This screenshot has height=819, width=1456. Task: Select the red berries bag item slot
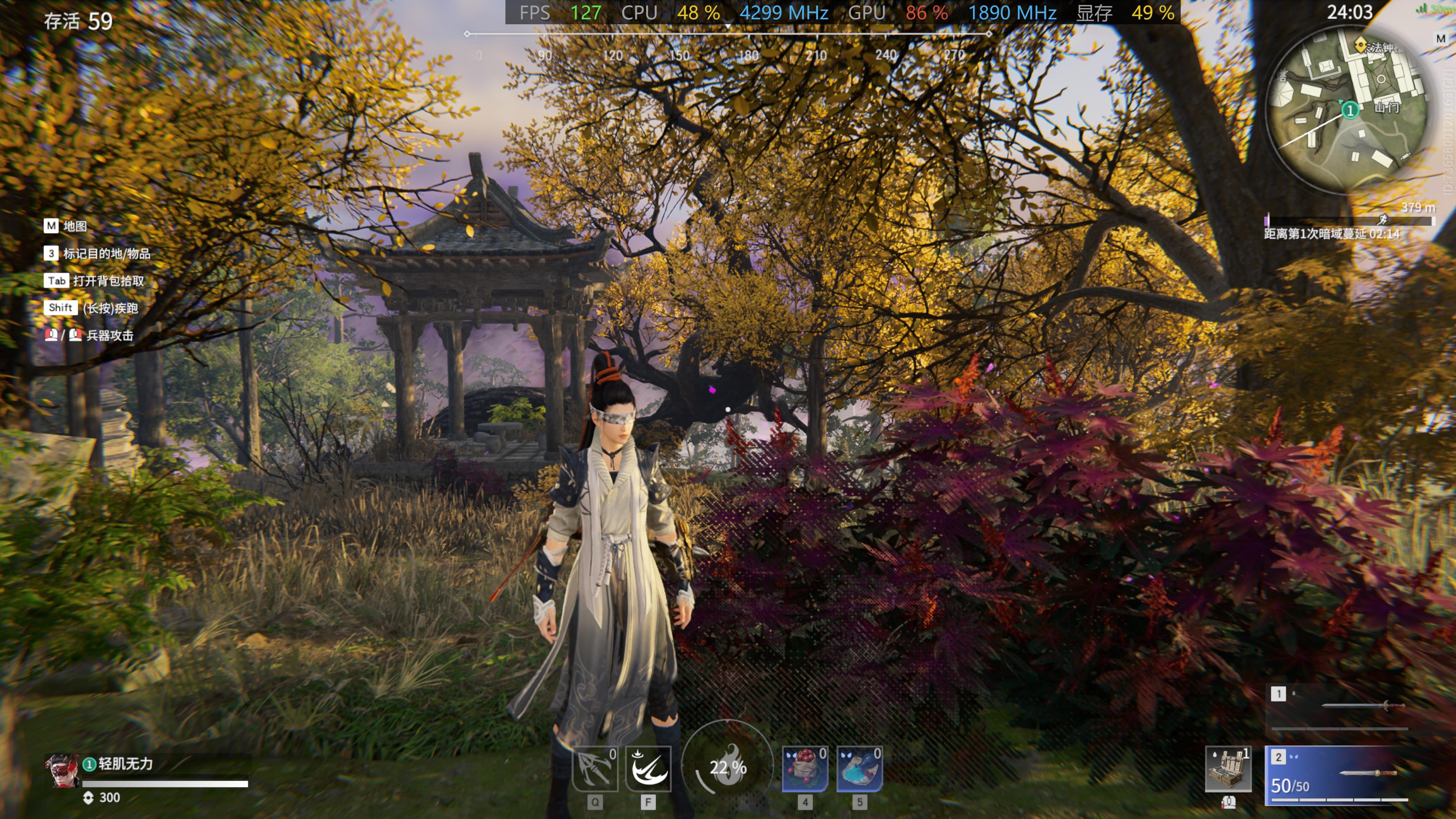(805, 769)
